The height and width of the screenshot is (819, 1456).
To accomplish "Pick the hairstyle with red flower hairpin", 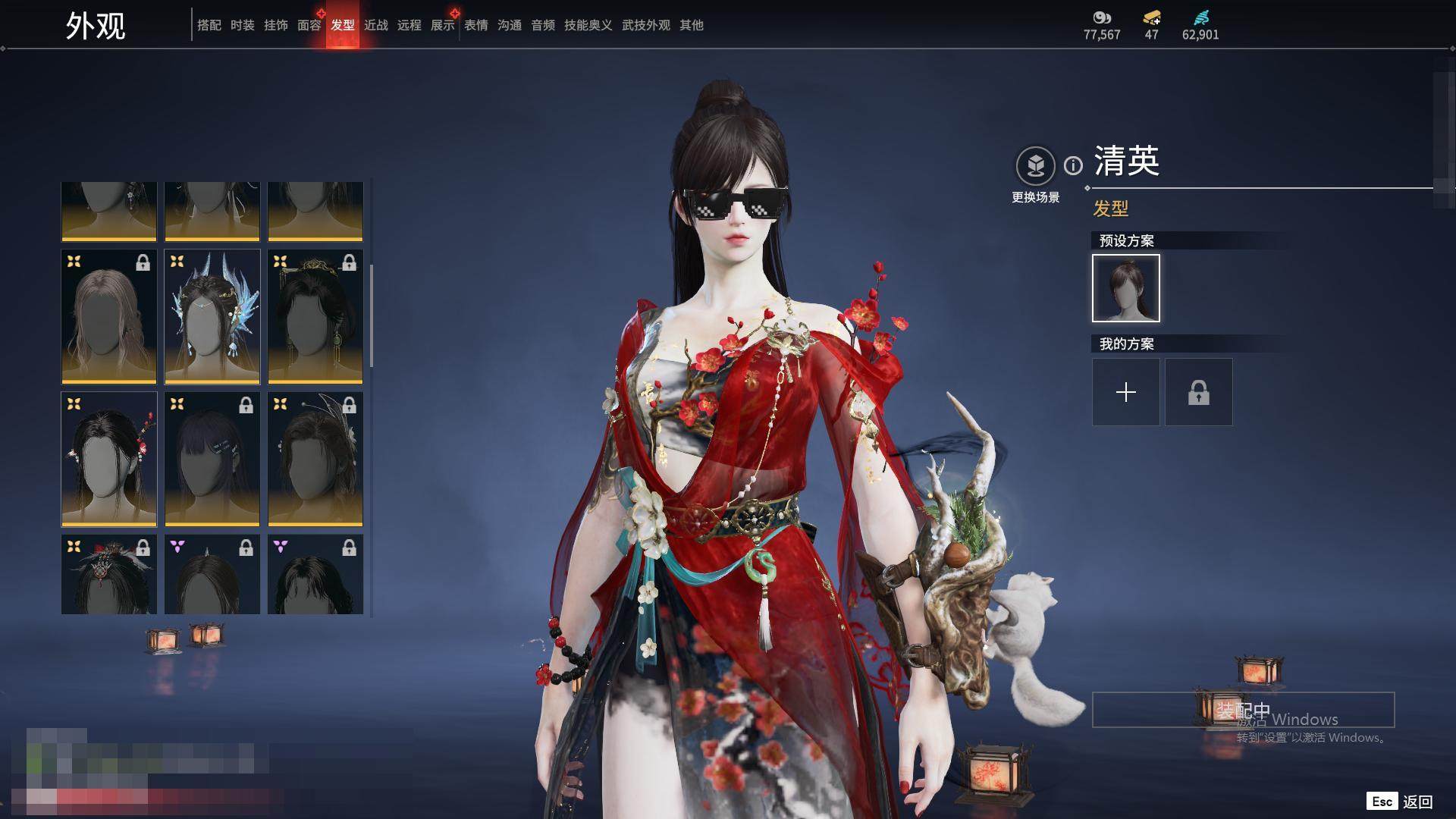I will pyautogui.click(x=109, y=460).
